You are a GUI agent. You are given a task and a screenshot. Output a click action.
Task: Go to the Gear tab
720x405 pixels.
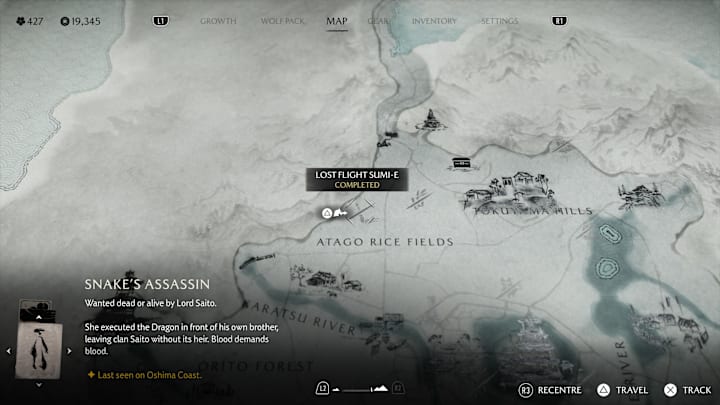coord(379,21)
